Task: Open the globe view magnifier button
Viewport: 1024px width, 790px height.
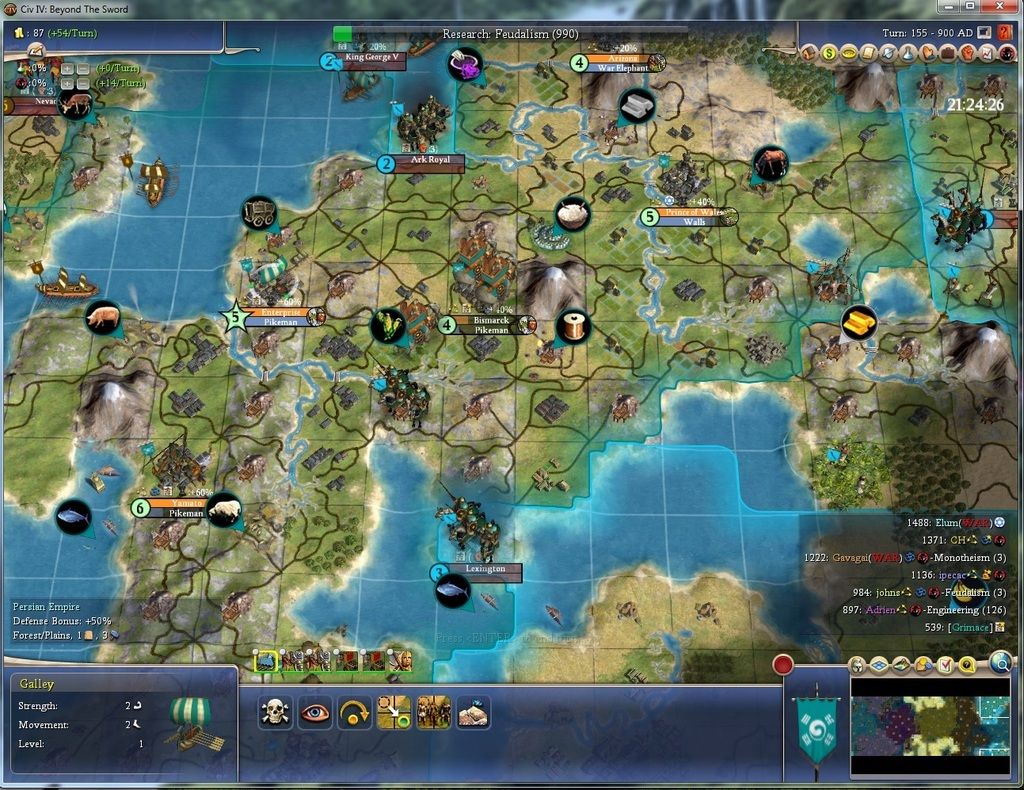Action: [x=1000, y=661]
